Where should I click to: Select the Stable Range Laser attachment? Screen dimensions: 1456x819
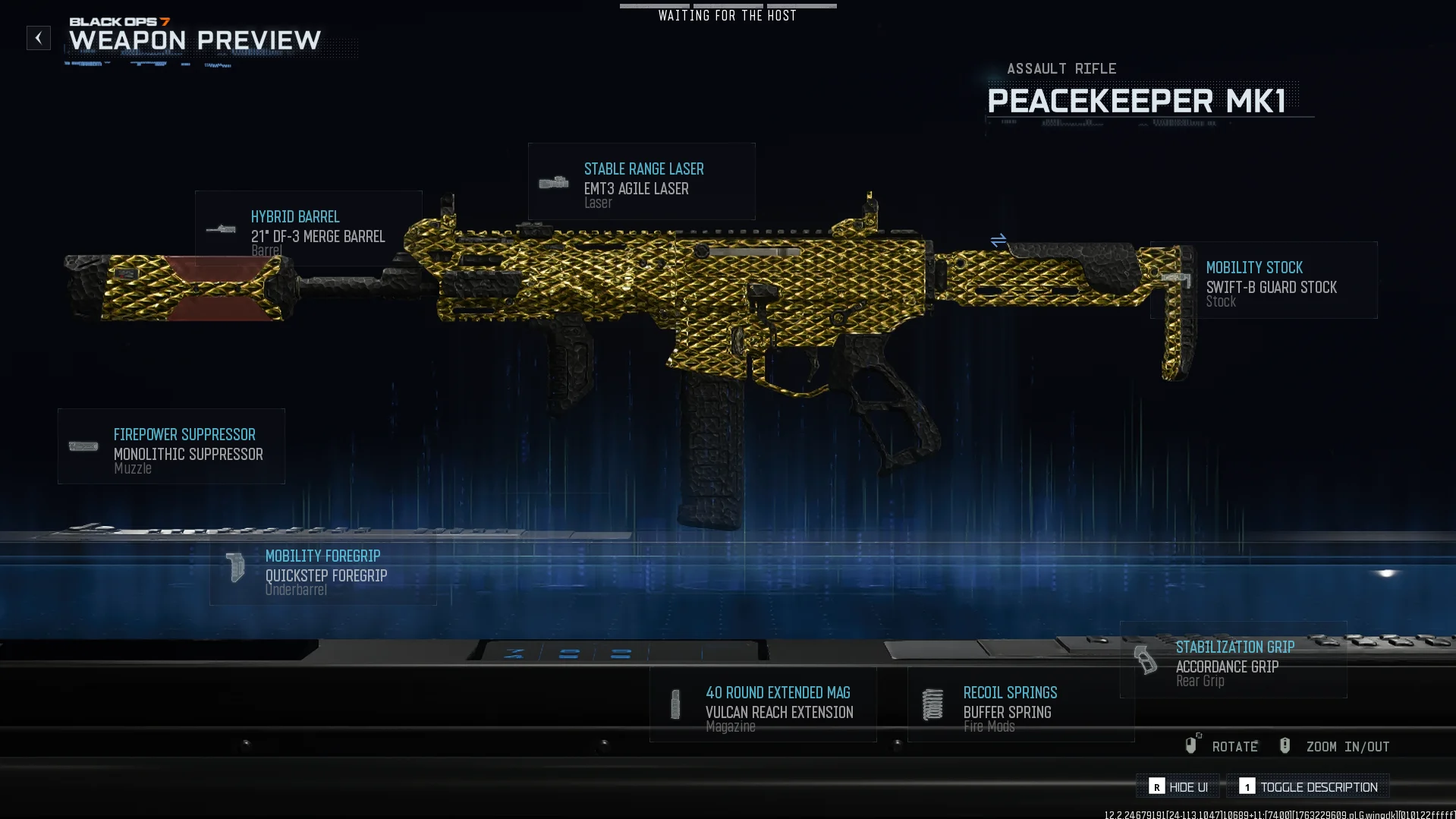click(x=641, y=182)
